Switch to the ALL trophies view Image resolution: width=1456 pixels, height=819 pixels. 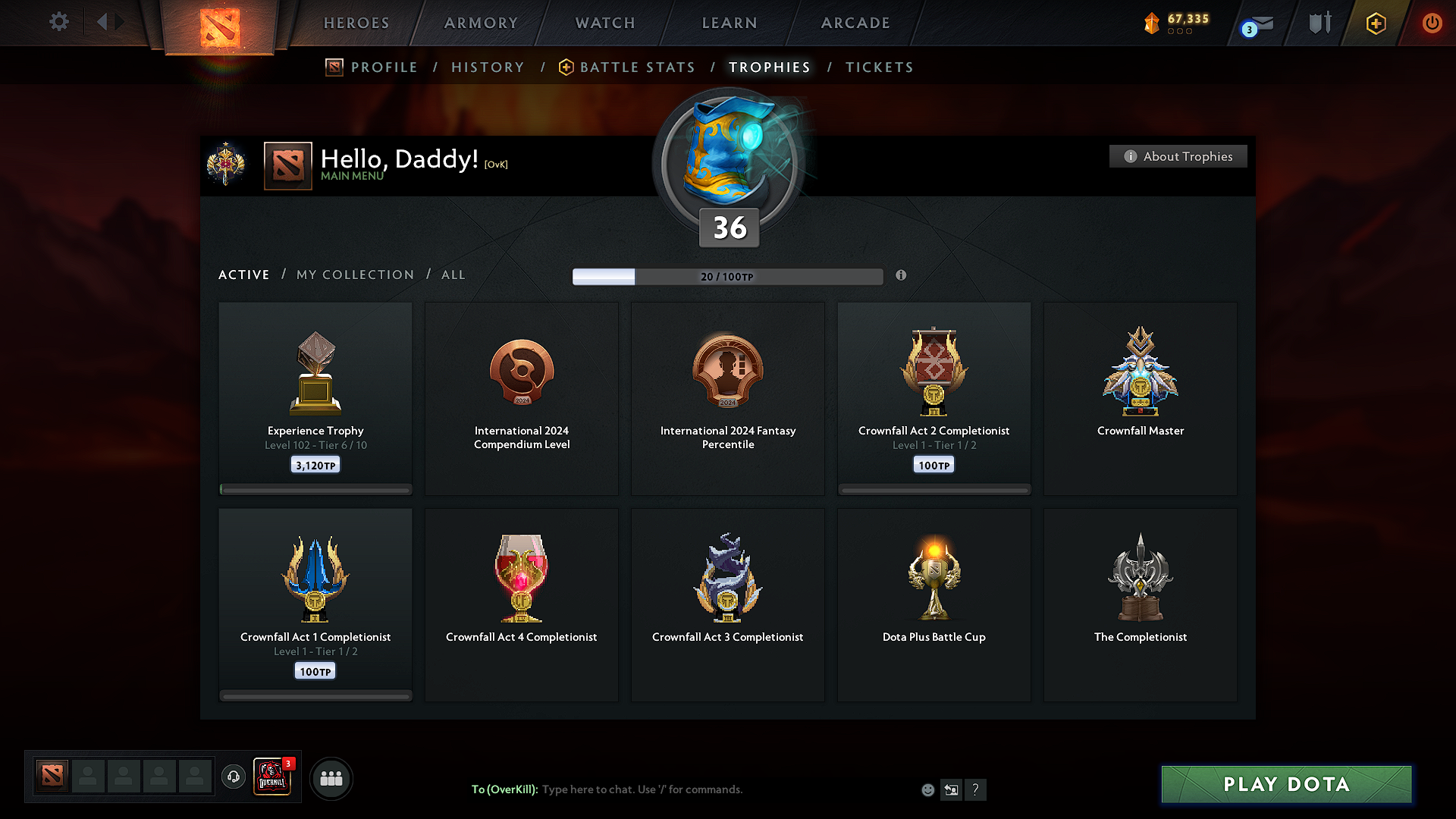click(453, 275)
